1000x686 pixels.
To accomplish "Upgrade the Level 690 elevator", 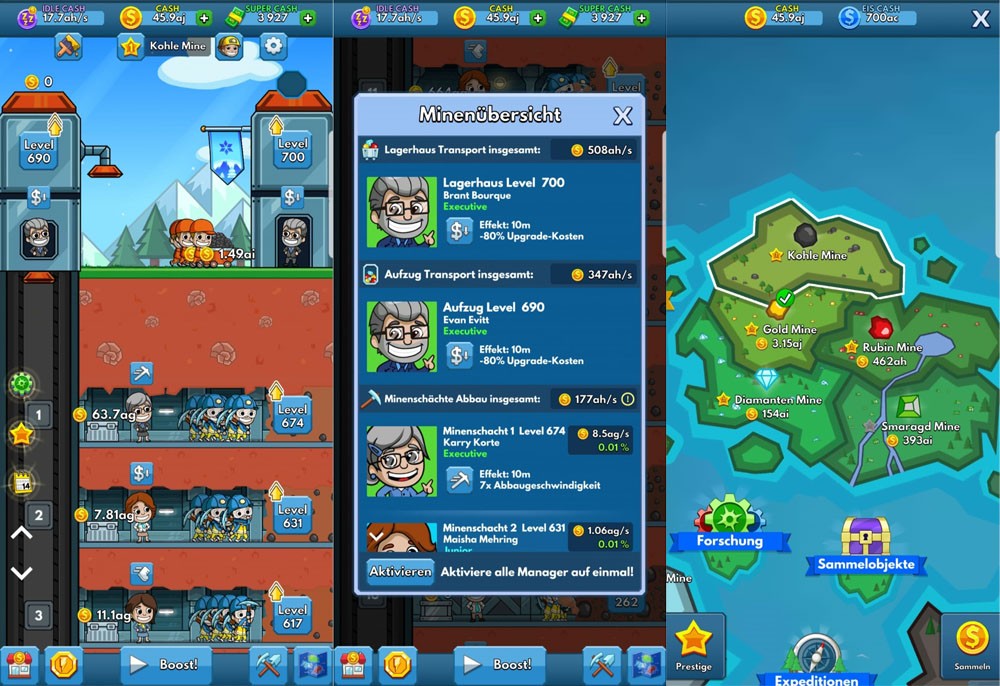I will click(x=39, y=151).
